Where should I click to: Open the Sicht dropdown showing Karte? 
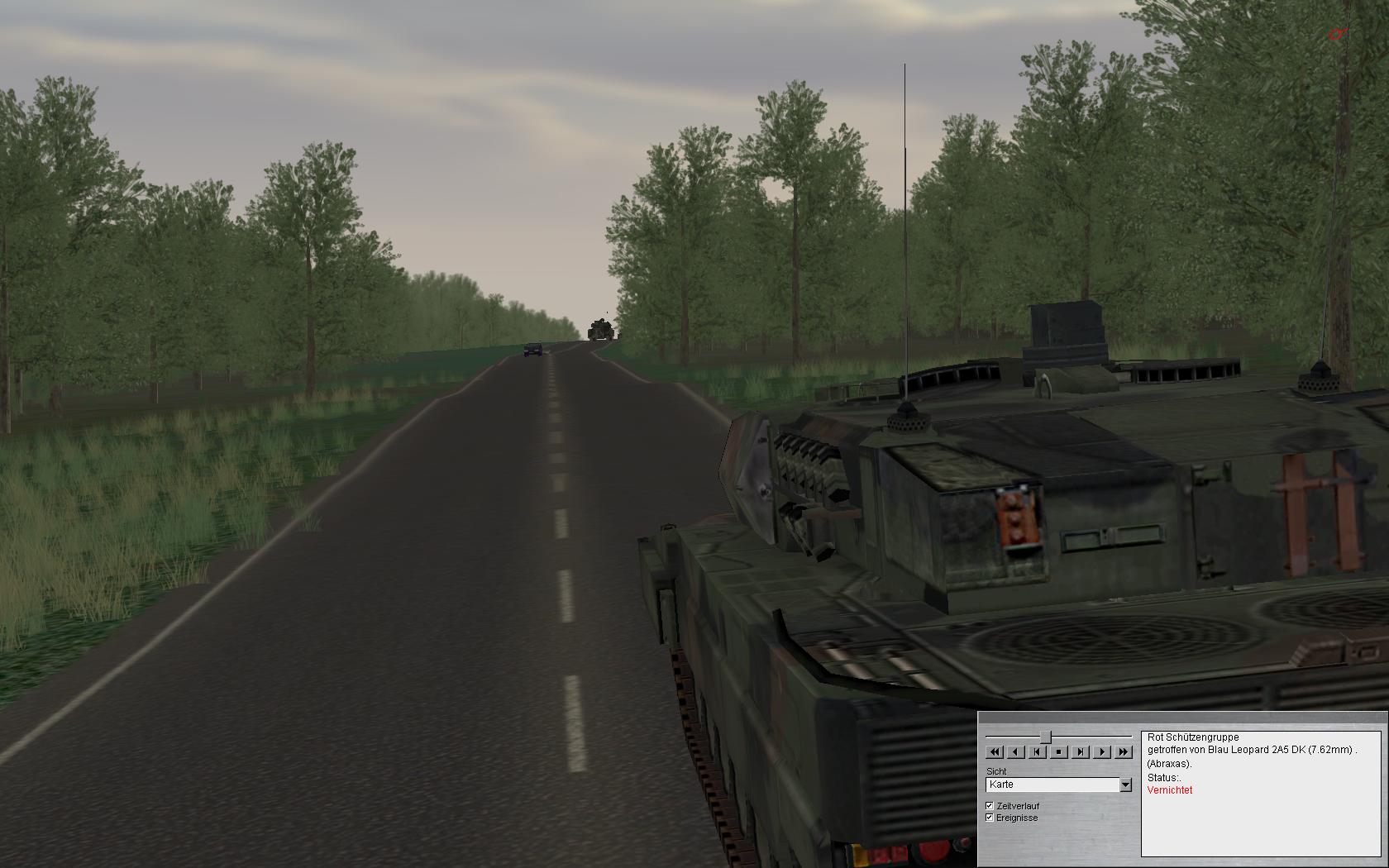coord(1125,785)
